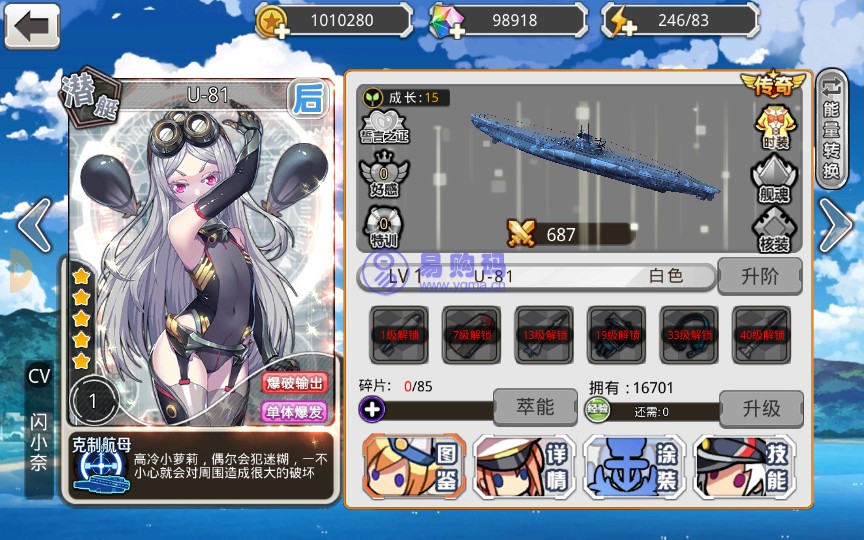Open the 好感 affection icon
Image resolution: width=864 pixels, height=540 pixels.
click(x=384, y=175)
